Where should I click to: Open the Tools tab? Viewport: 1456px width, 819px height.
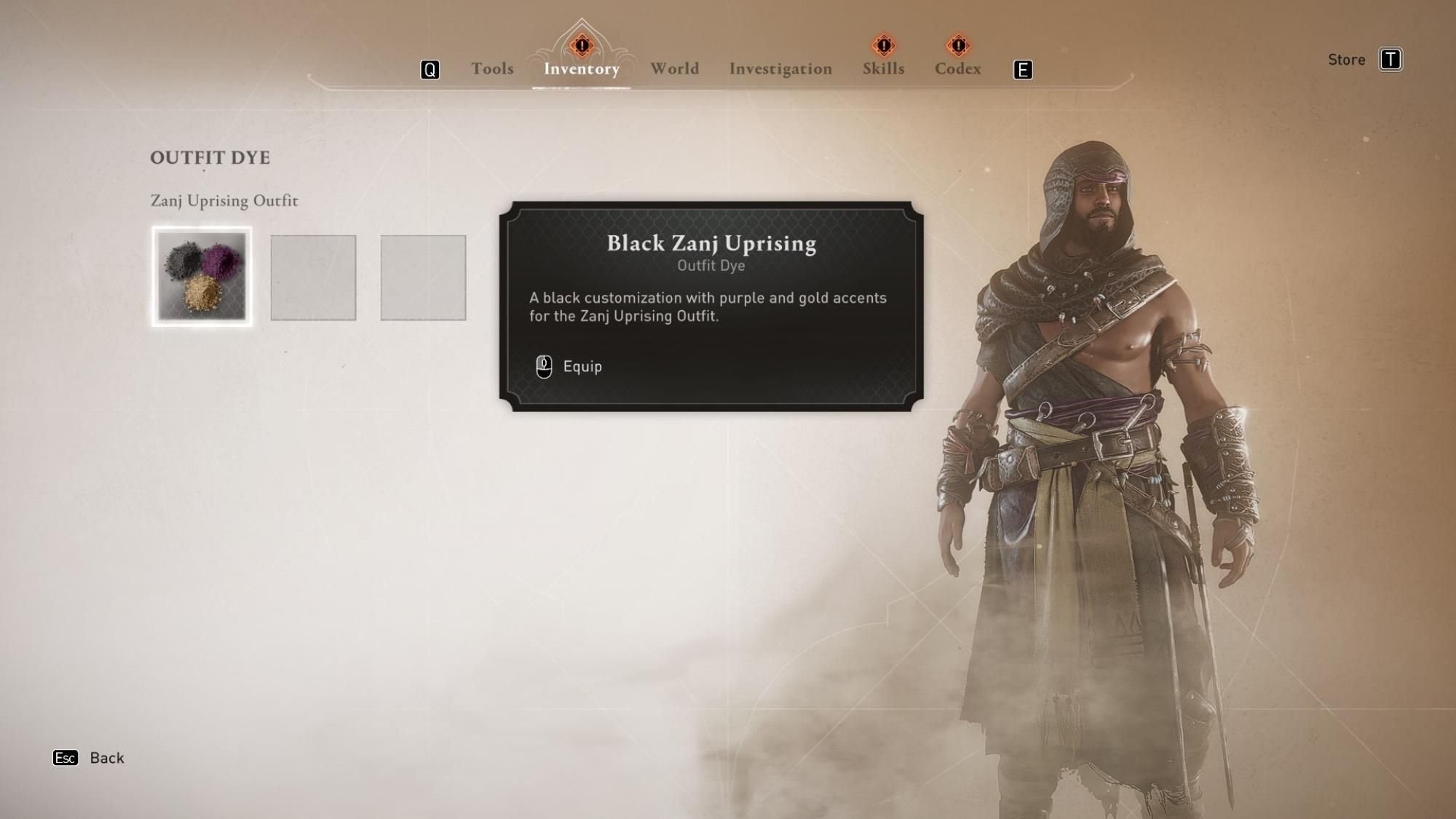click(491, 68)
